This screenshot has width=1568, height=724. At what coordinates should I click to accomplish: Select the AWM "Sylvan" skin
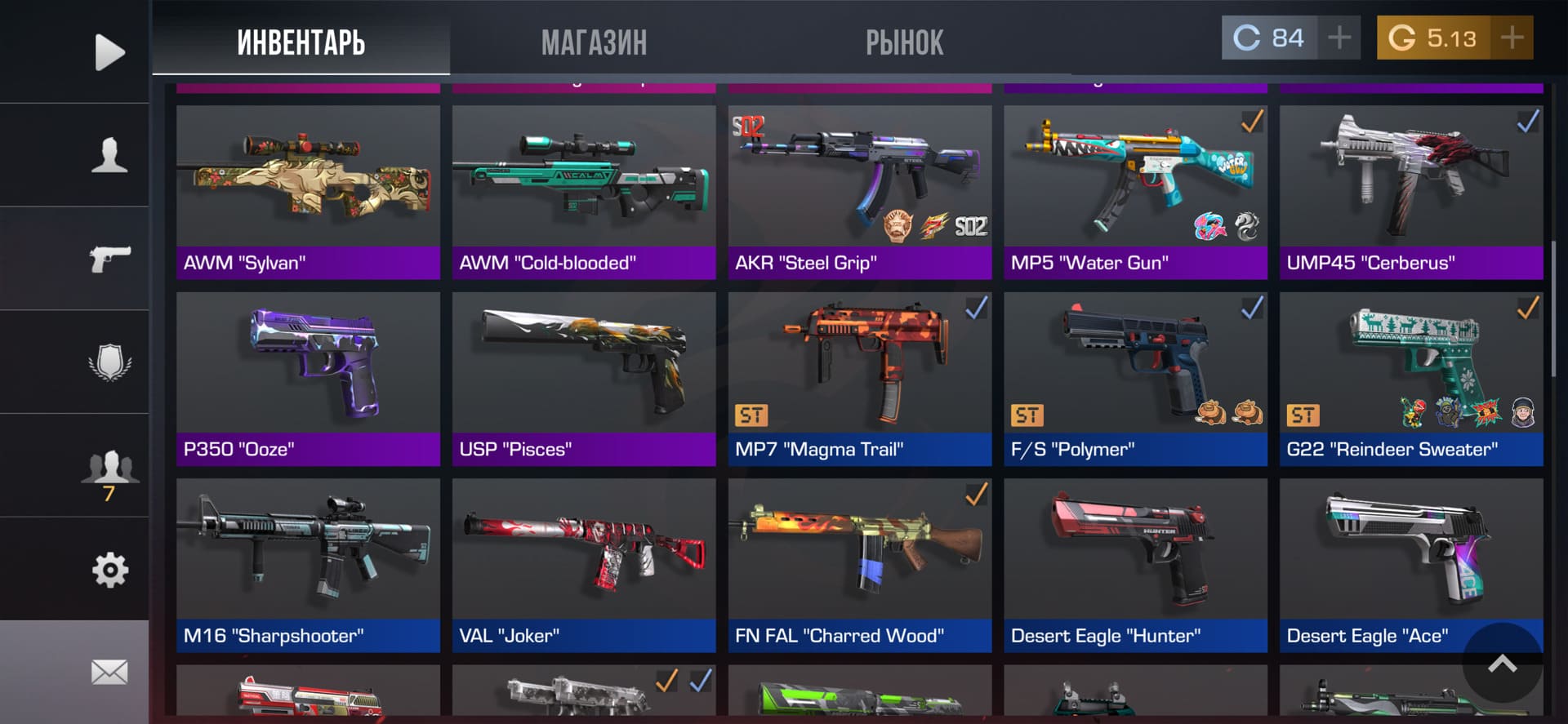point(308,192)
